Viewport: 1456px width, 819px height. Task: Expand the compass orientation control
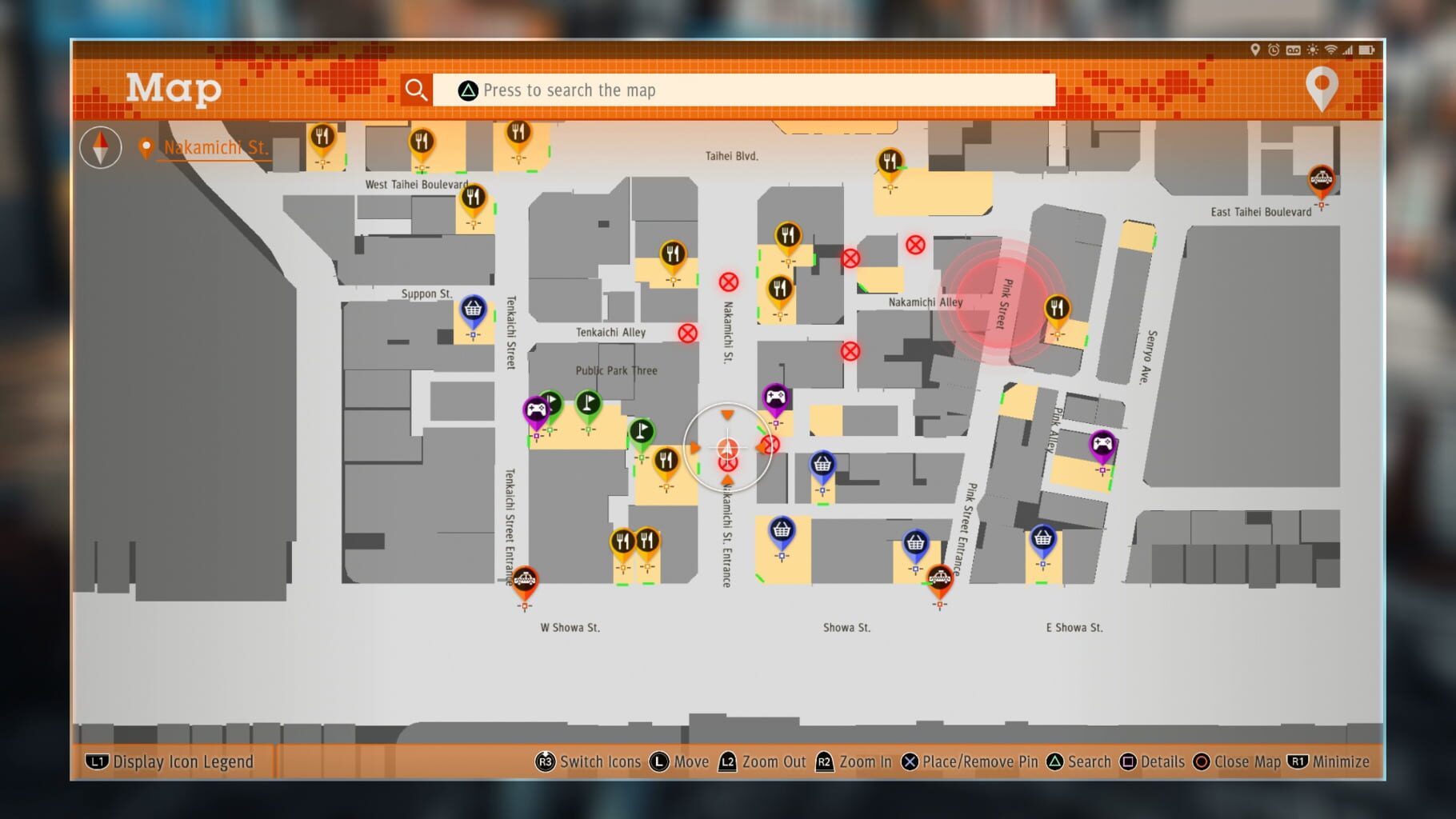(x=101, y=148)
